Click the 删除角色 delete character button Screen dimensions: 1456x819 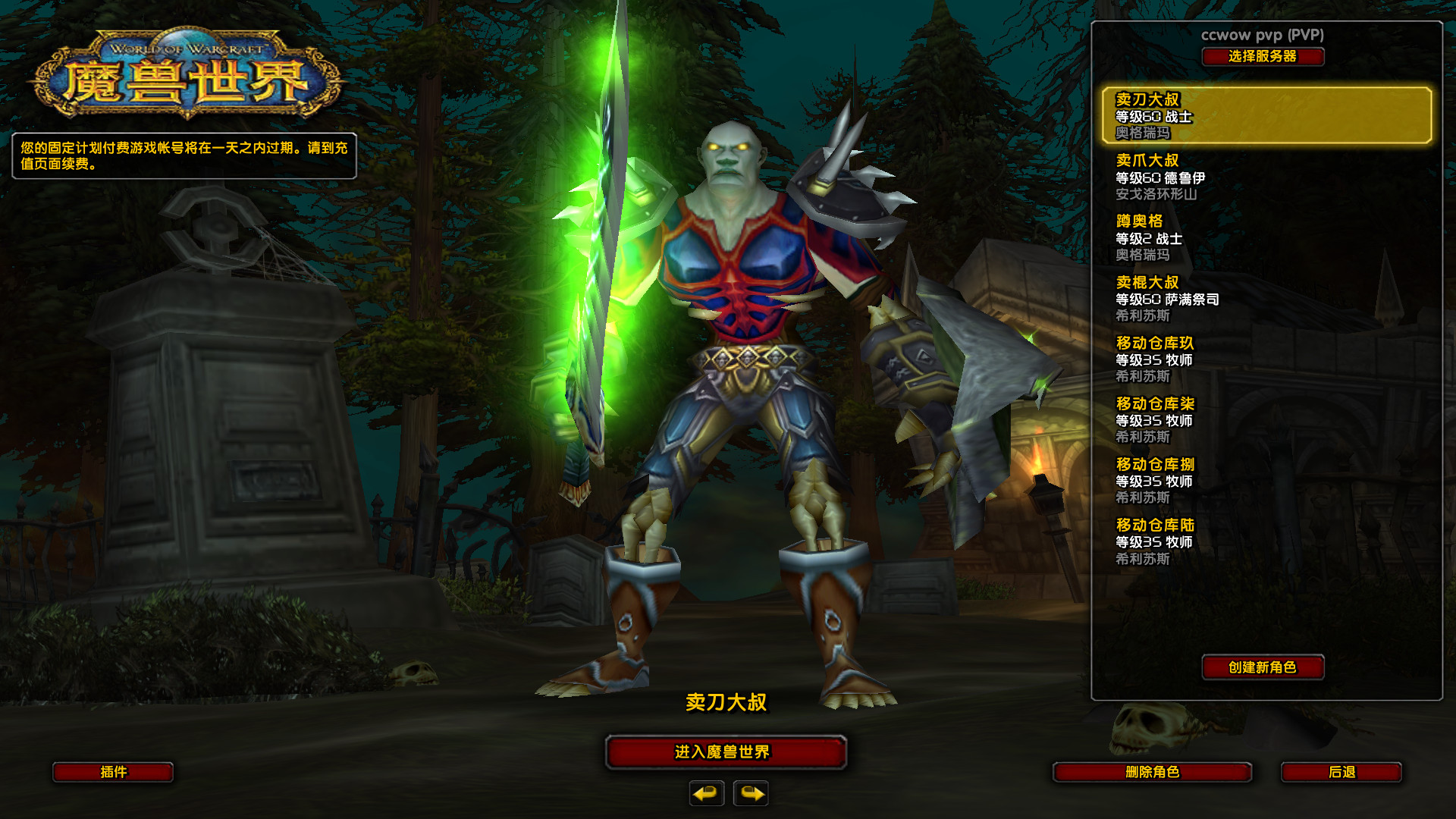pyautogui.click(x=1152, y=772)
